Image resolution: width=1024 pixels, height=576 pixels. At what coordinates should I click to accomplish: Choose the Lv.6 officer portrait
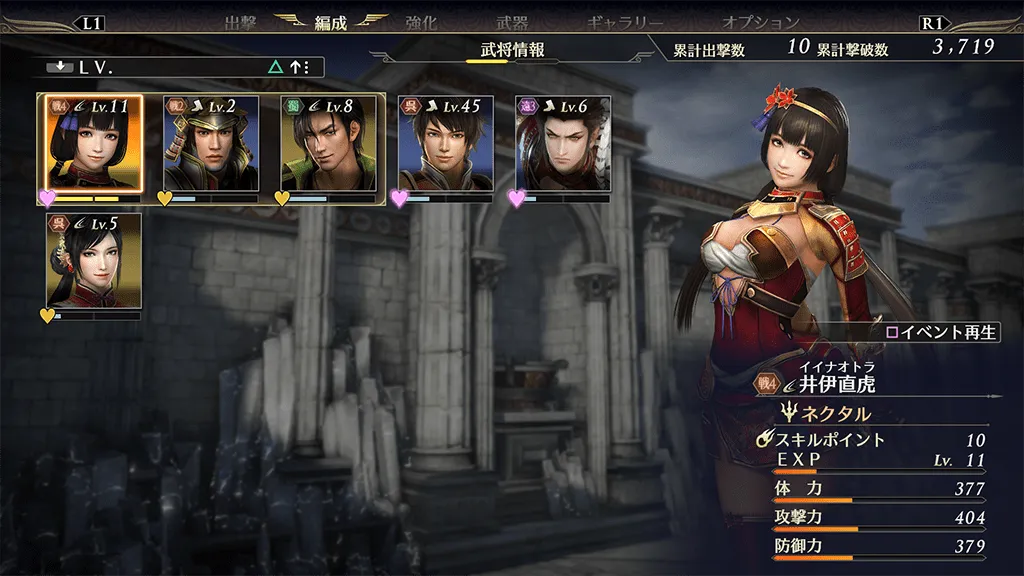coord(562,142)
